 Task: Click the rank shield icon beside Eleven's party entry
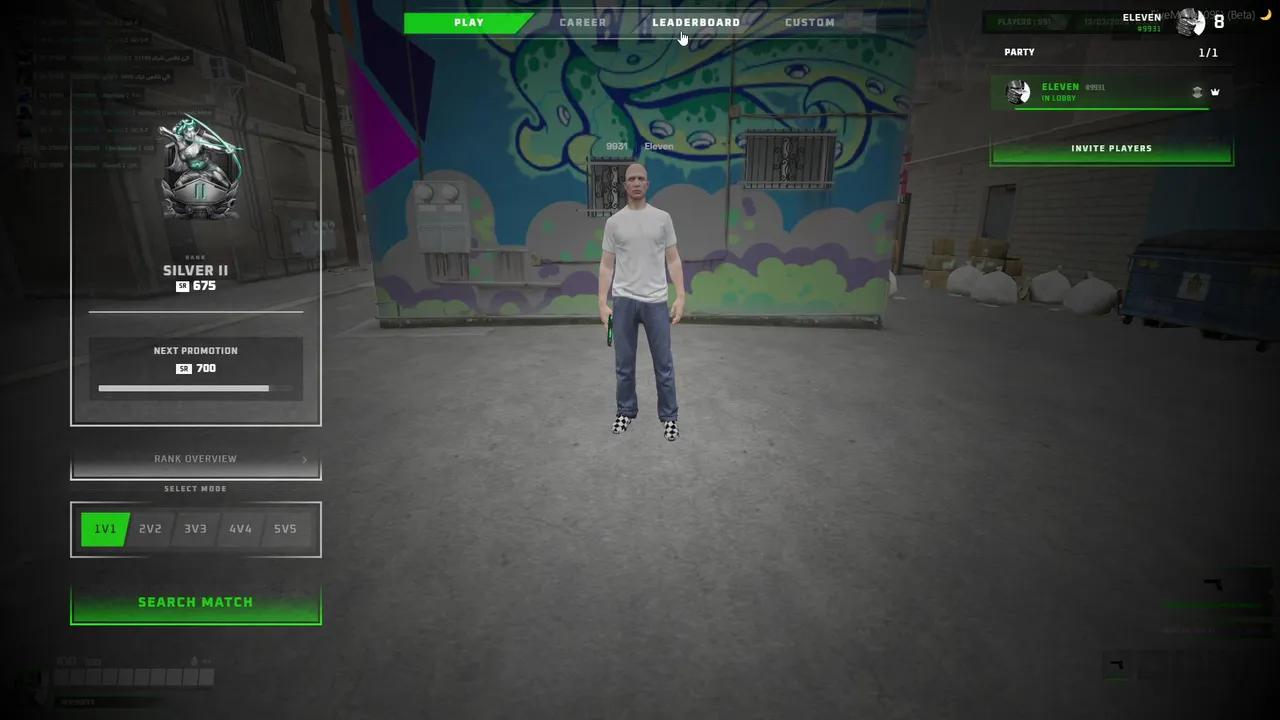1198,91
